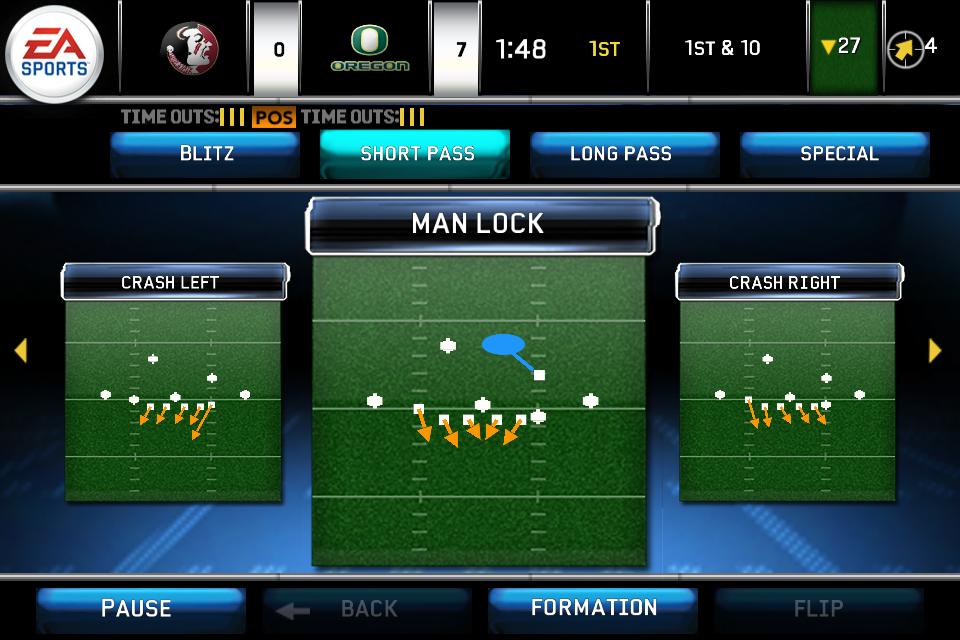The image size is (960, 640).
Task: Choose the Special plays category
Action: [838, 154]
